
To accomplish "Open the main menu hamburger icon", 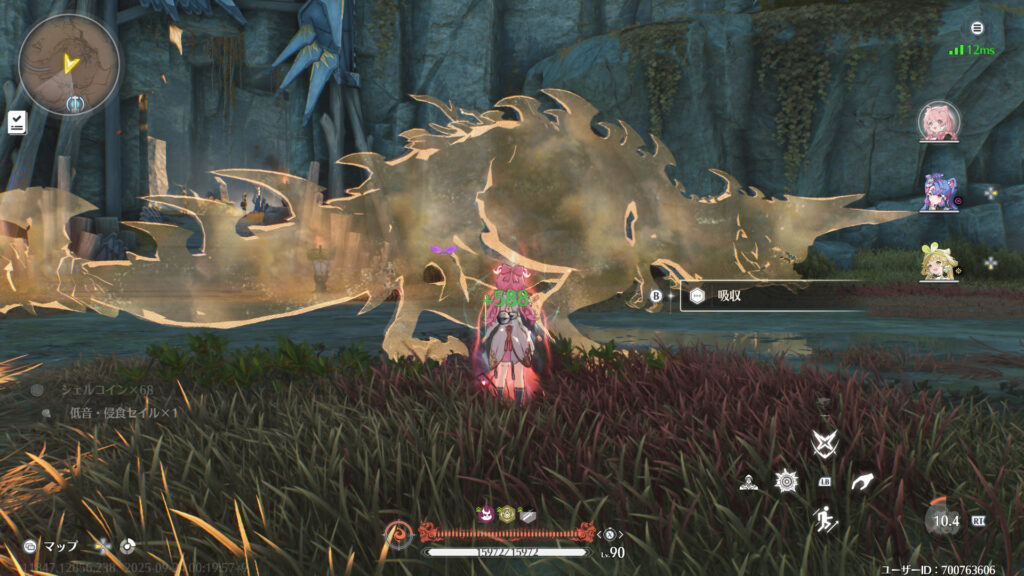I will [x=977, y=28].
